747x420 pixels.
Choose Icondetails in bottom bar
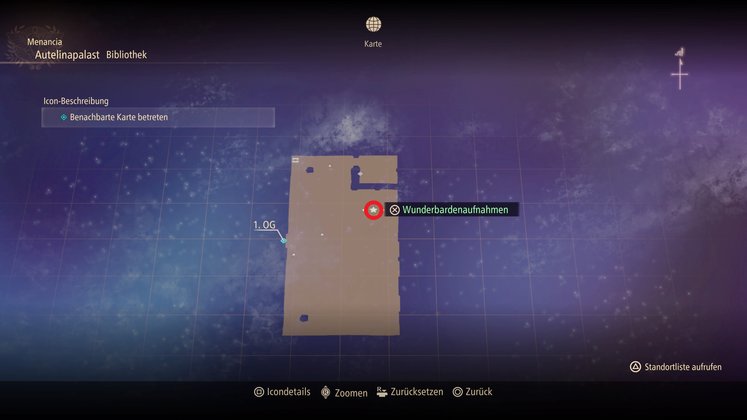[x=283, y=393]
